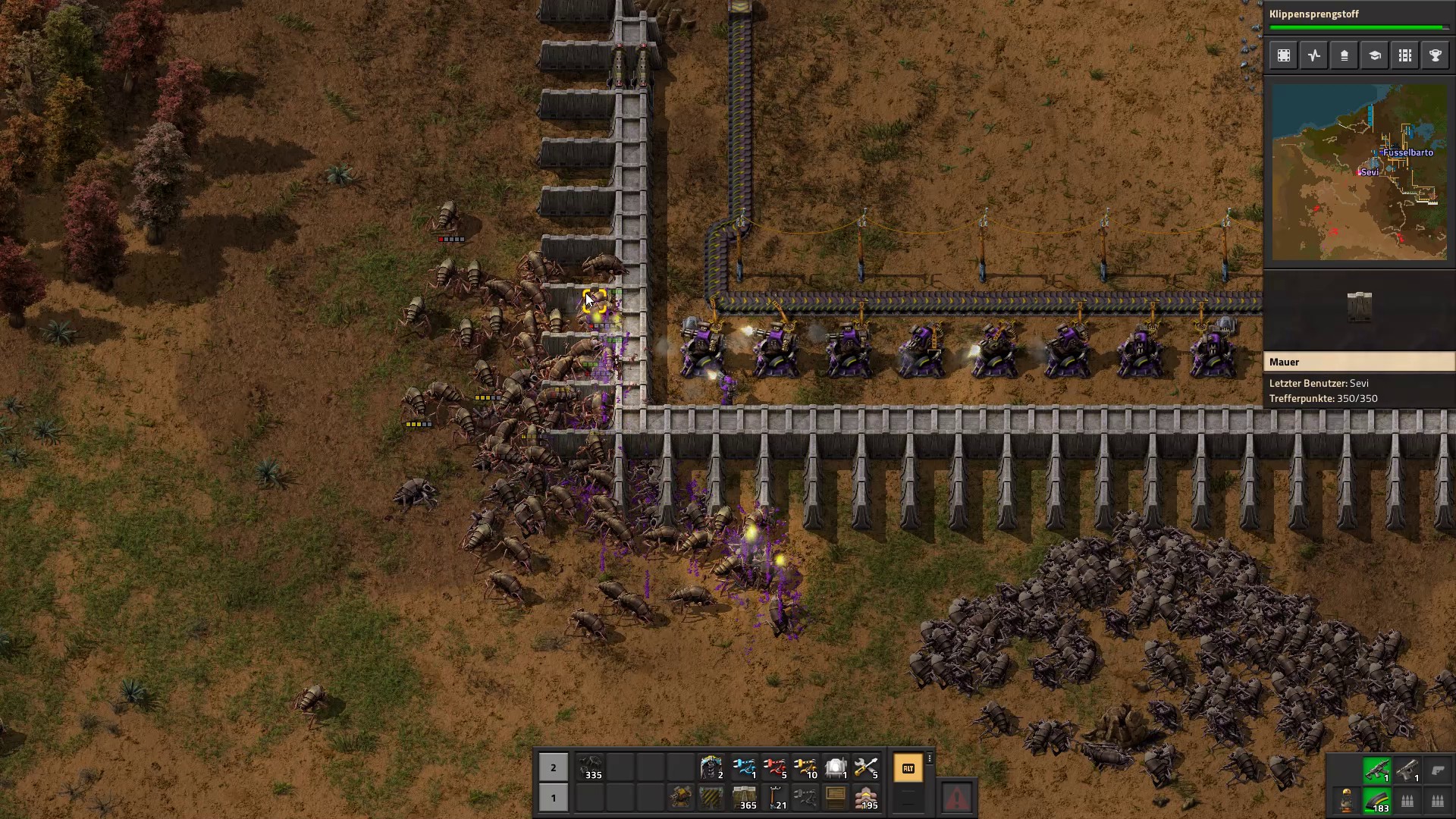Image resolution: width=1456 pixels, height=819 pixels.
Task: Choose the blue inserter hotbar slot
Action: [x=745, y=768]
